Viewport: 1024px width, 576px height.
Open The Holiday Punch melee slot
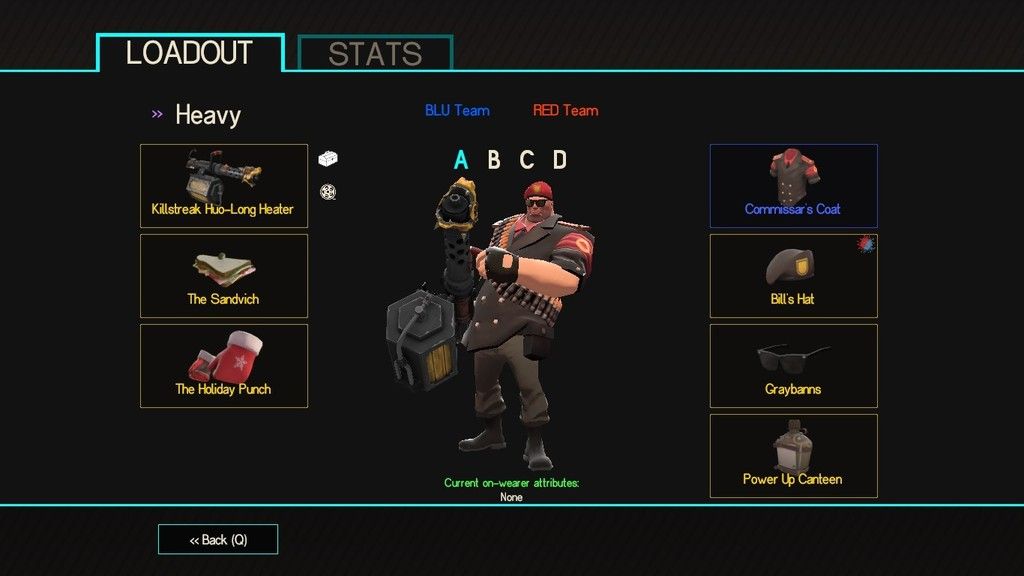pos(223,366)
